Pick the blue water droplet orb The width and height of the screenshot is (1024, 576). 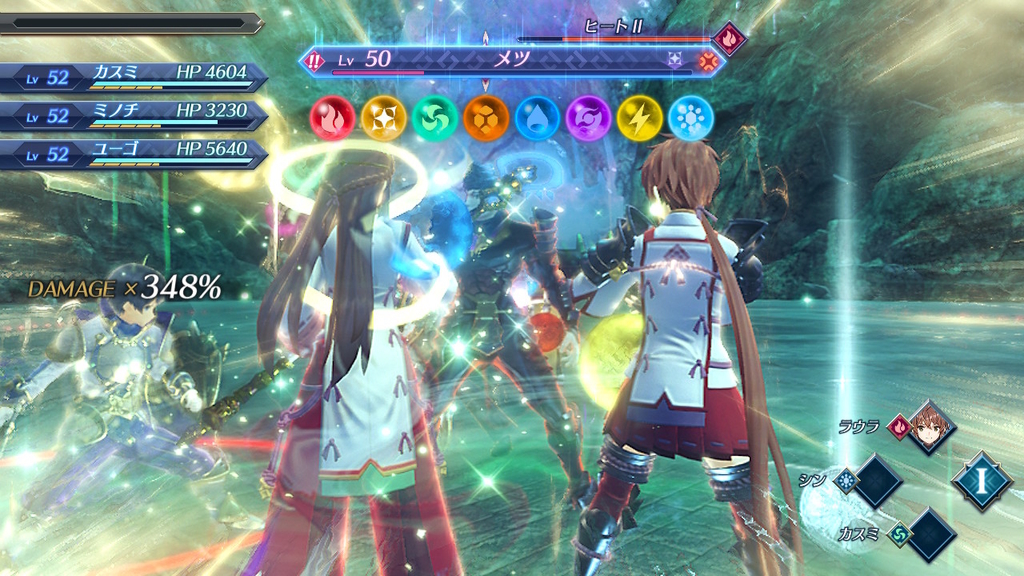click(537, 118)
